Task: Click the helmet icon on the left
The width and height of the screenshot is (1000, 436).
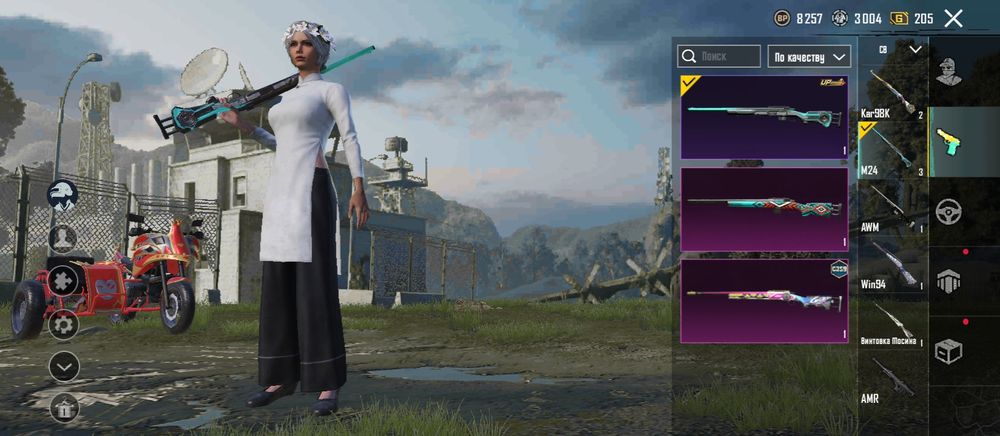Action: coord(64,194)
